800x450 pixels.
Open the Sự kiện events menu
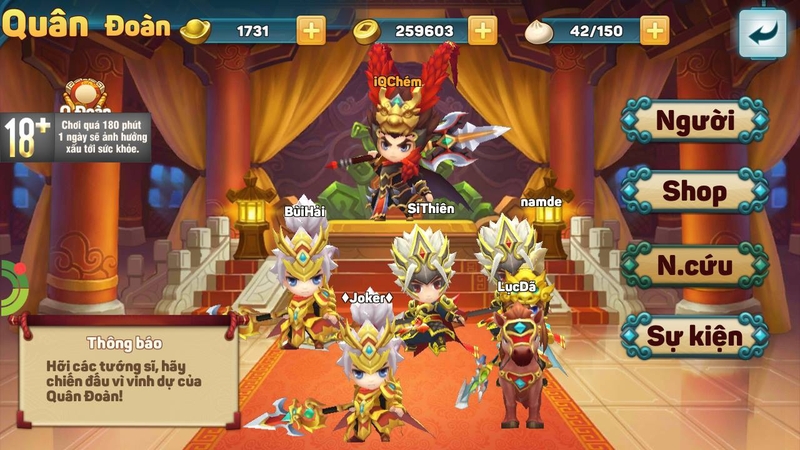click(x=695, y=335)
